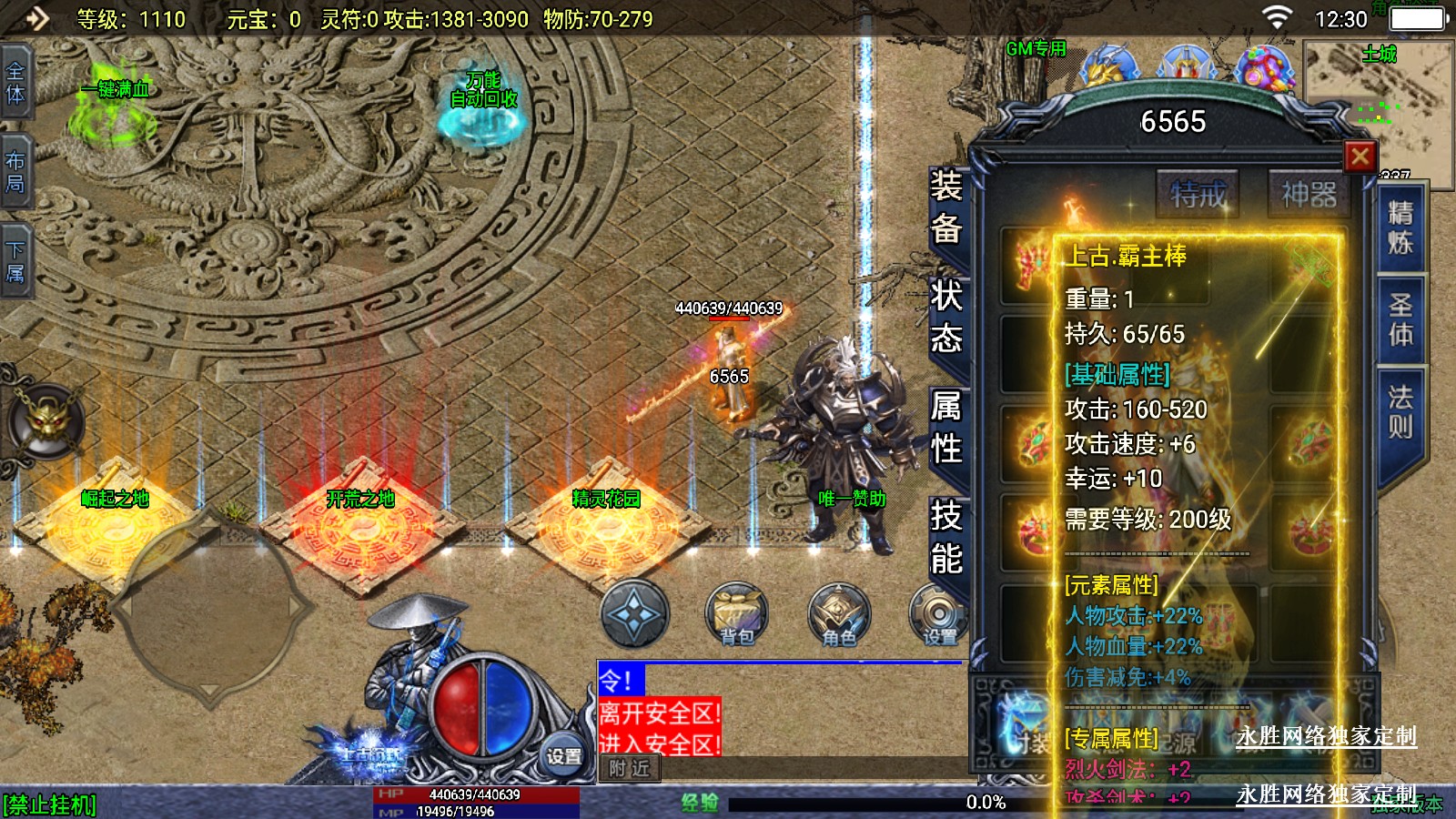Open the 精炼 refine side tab
1456x819 pixels.
(x=1400, y=227)
